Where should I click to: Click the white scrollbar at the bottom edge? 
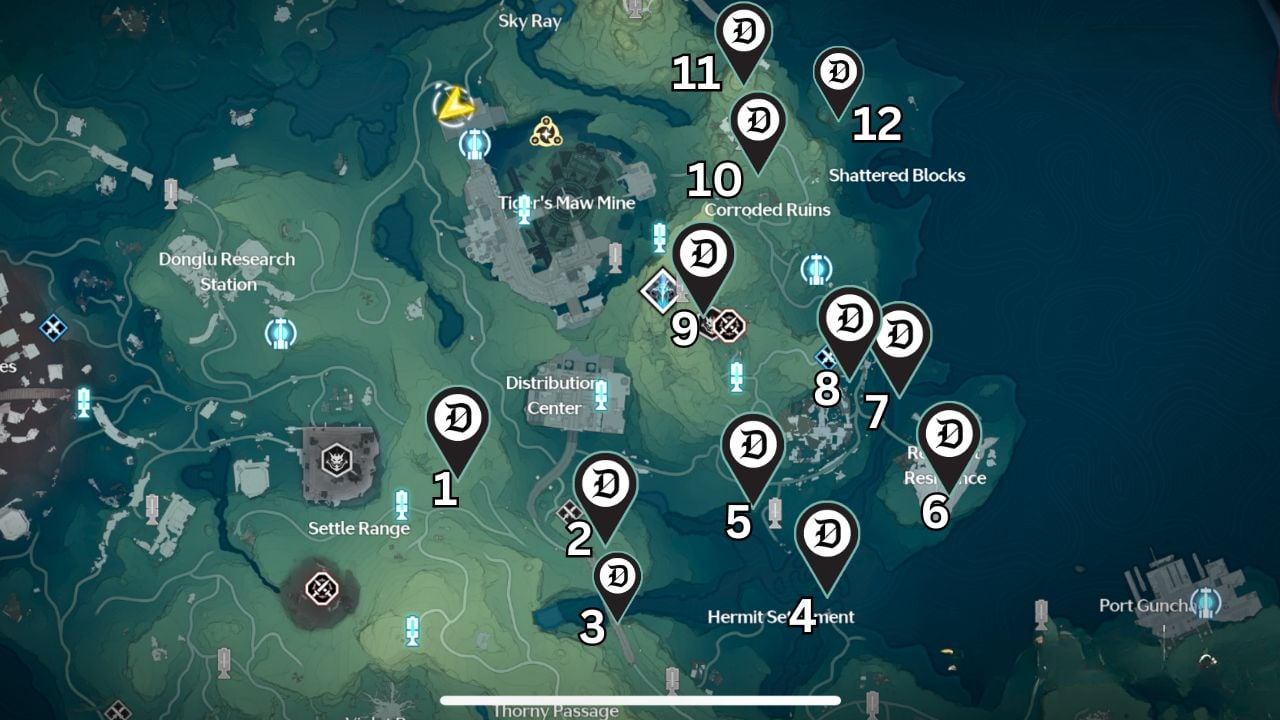point(640,699)
